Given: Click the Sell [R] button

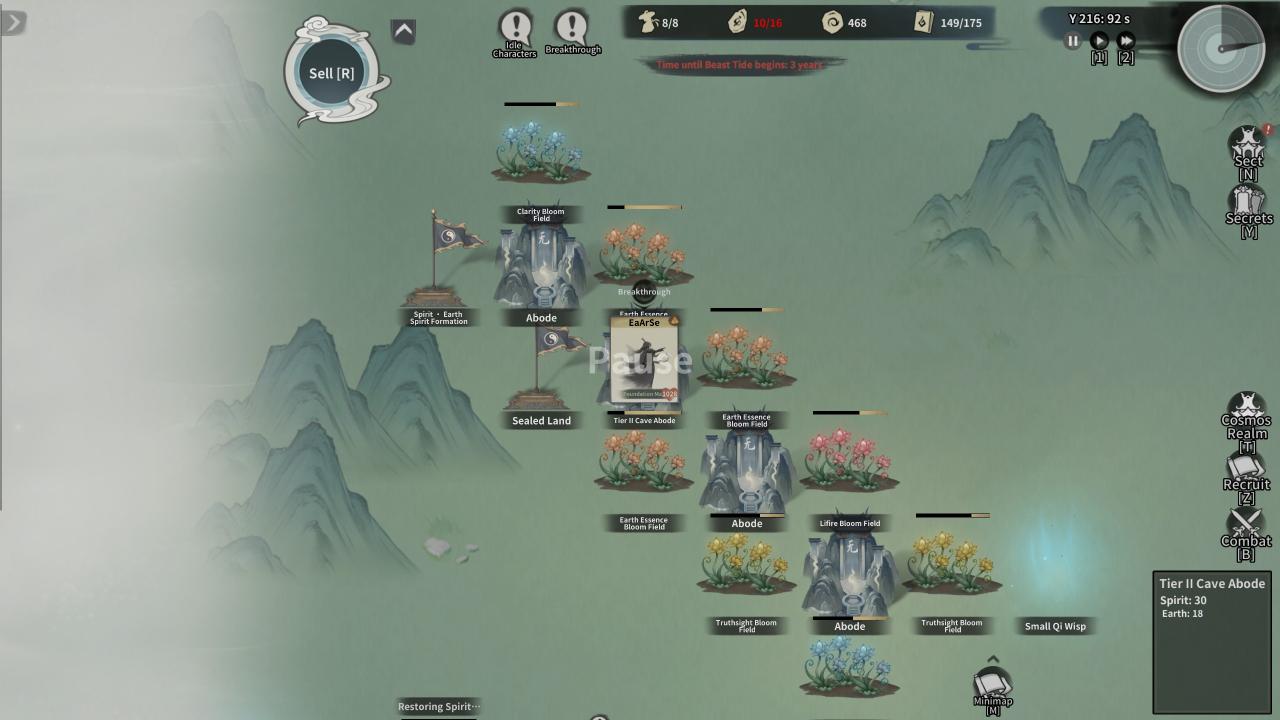Looking at the screenshot, I should 332,73.
